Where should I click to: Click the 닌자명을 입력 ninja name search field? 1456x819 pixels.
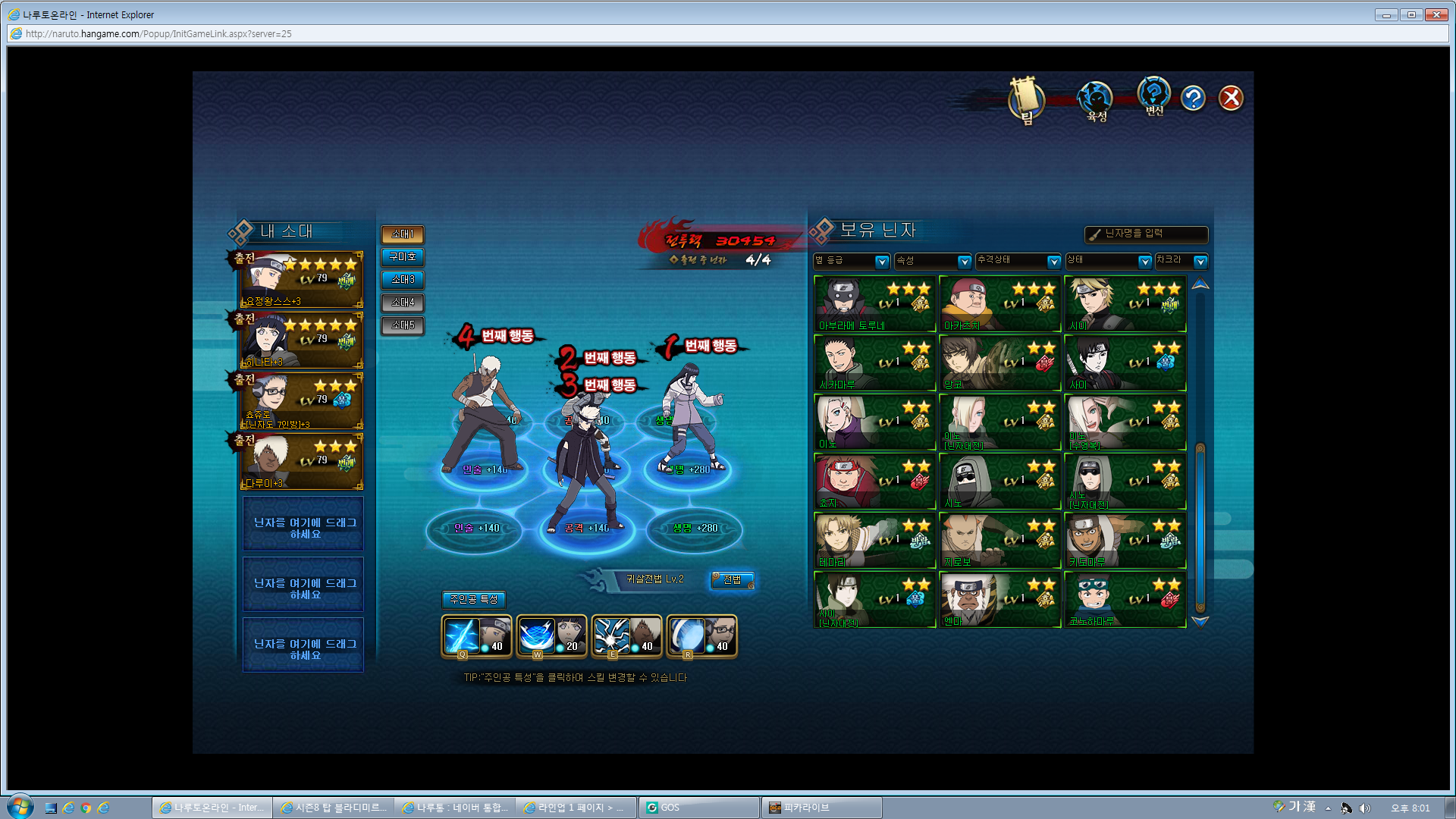pyautogui.click(x=1147, y=234)
